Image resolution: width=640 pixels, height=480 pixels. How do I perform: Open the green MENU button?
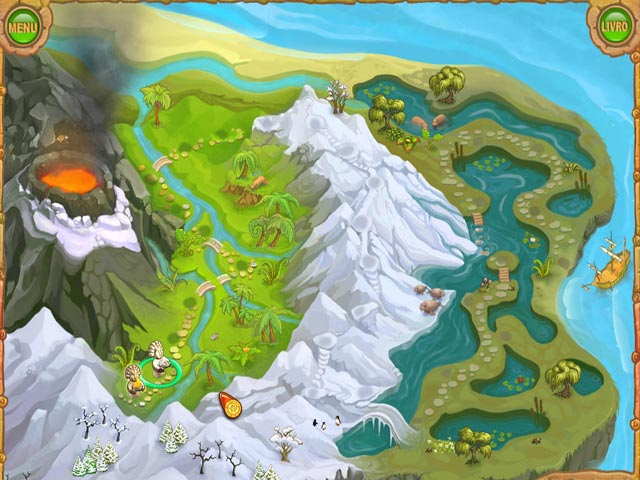point(22,25)
